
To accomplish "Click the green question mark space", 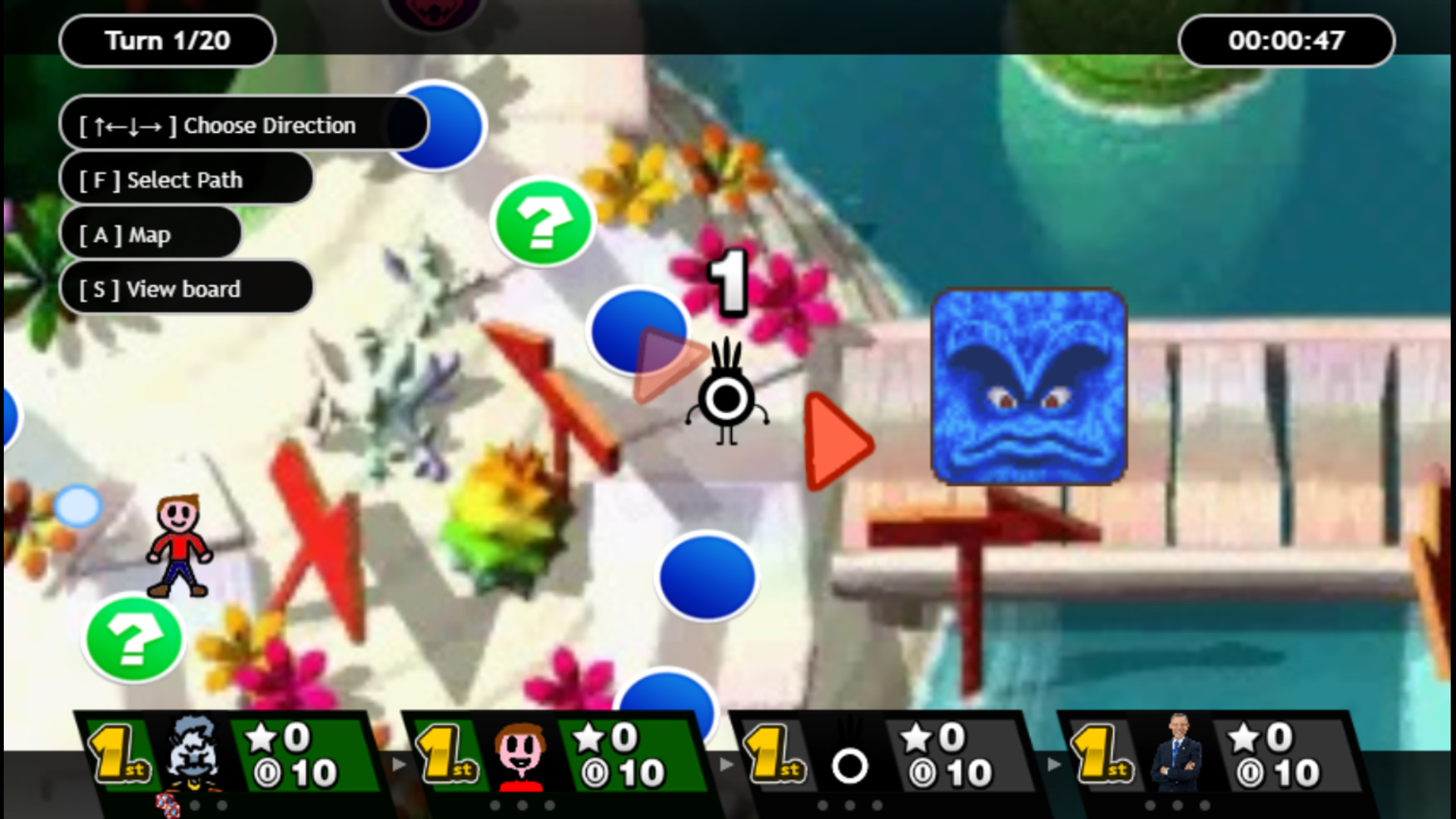I will (x=543, y=224).
